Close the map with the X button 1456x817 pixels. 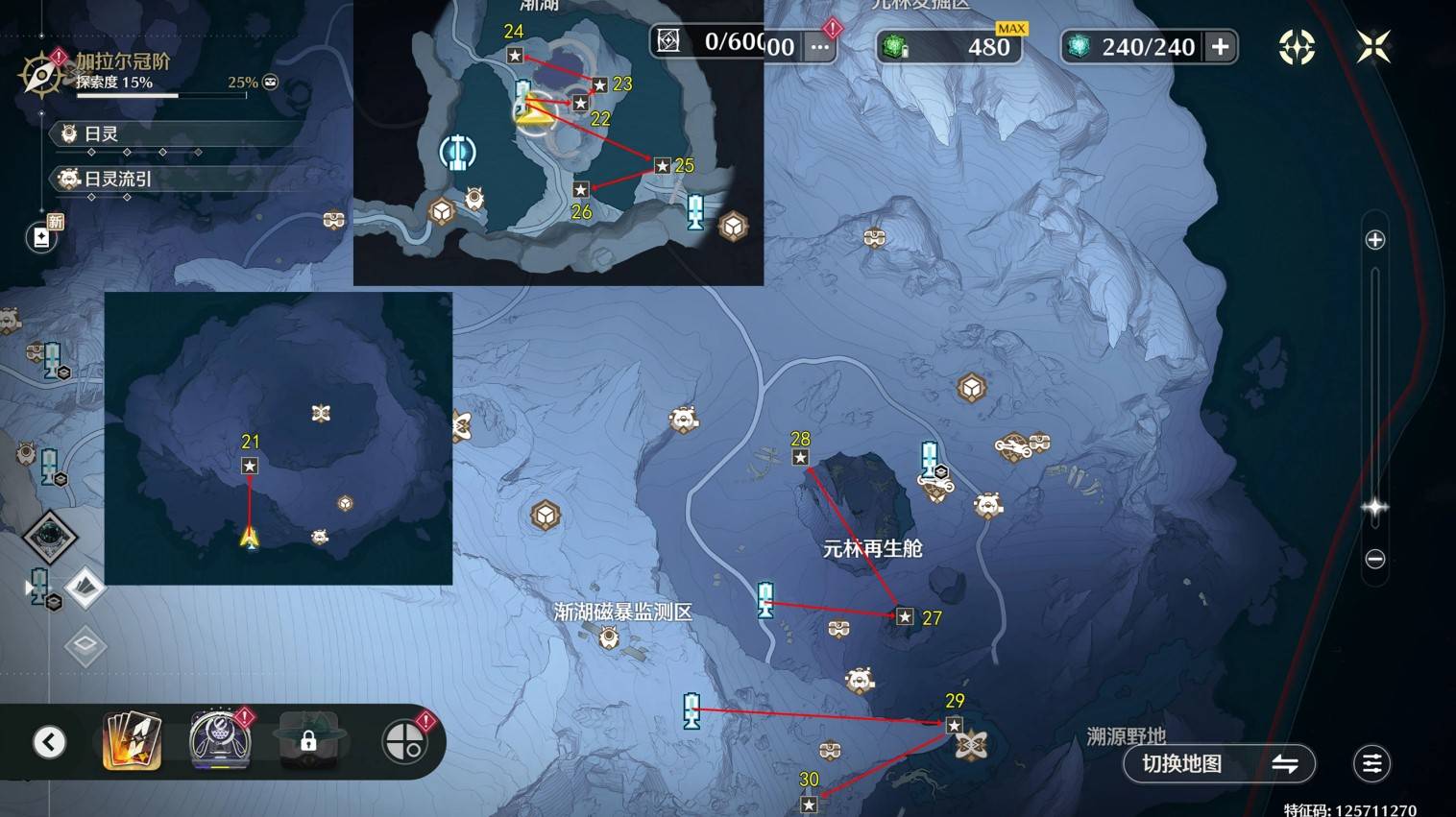click(1373, 46)
